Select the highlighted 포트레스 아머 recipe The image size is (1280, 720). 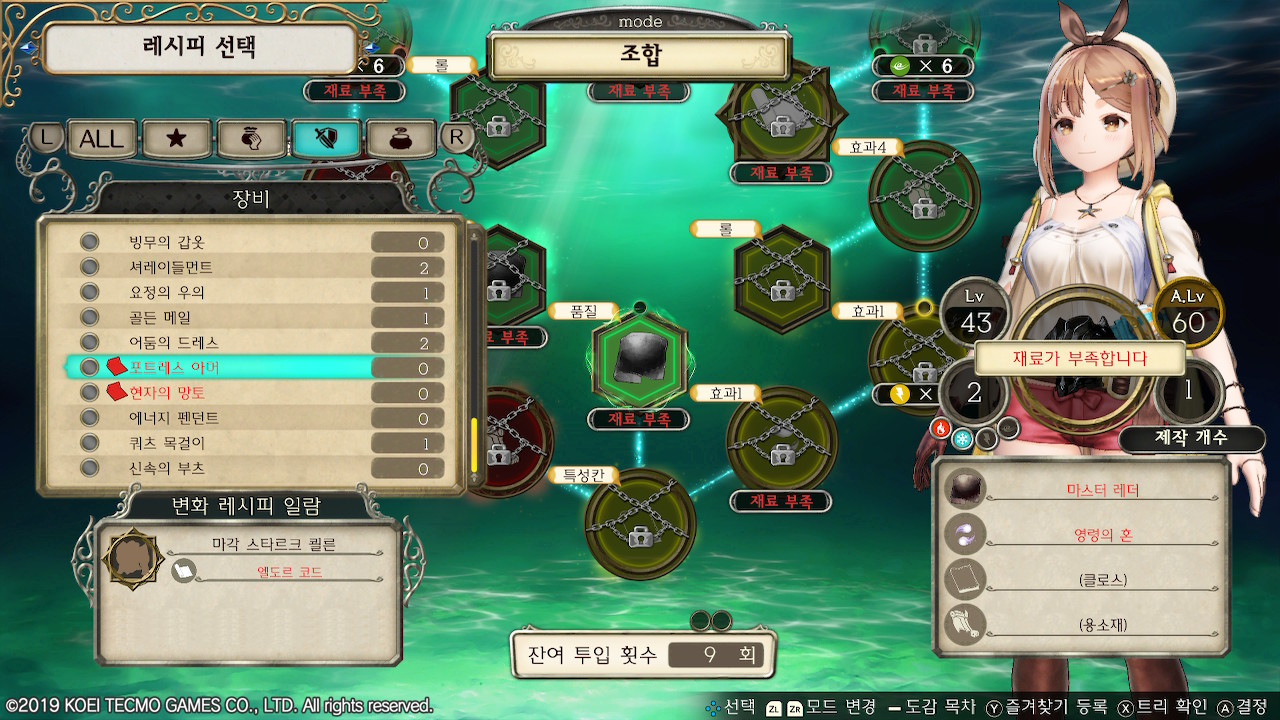[250, 368]
